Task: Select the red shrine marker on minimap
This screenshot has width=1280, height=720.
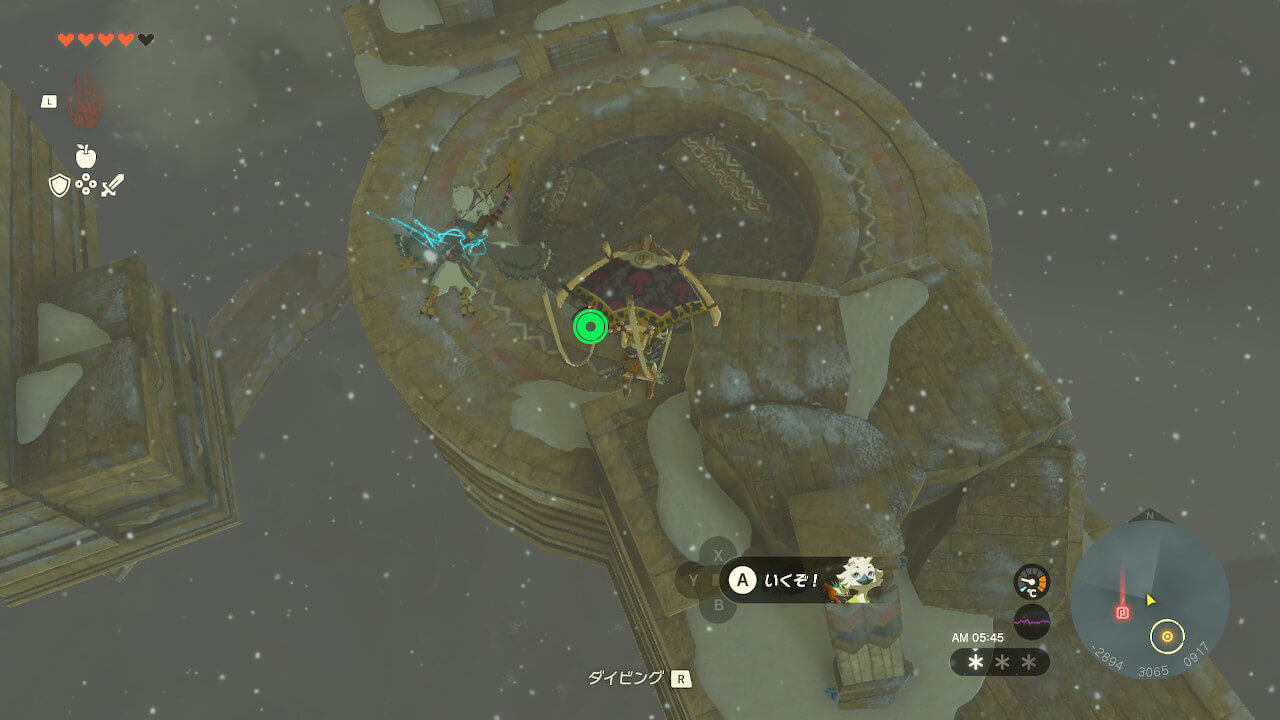Action: [1122, 612]
